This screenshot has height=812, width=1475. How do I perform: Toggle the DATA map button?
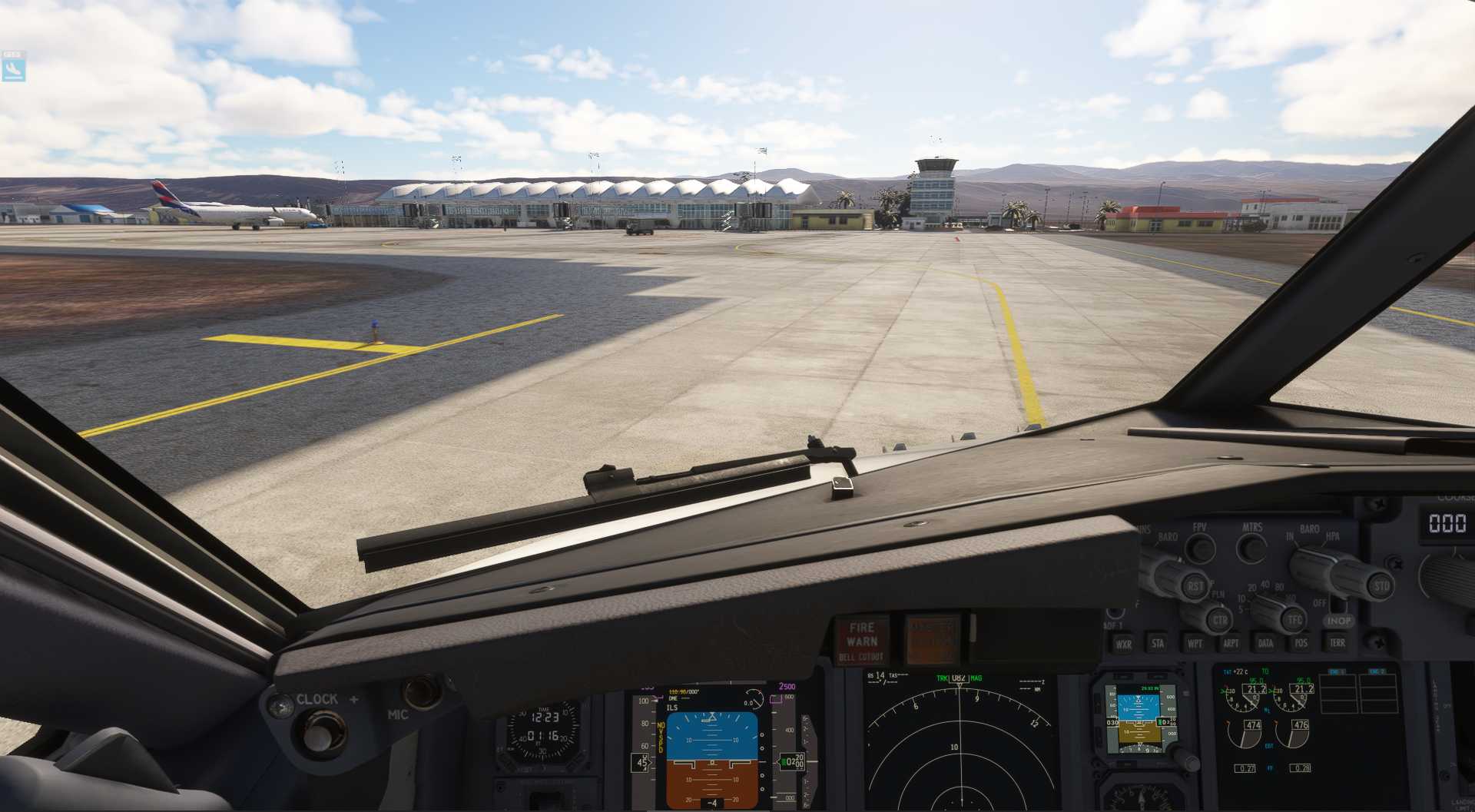[x=1265, y=643]
